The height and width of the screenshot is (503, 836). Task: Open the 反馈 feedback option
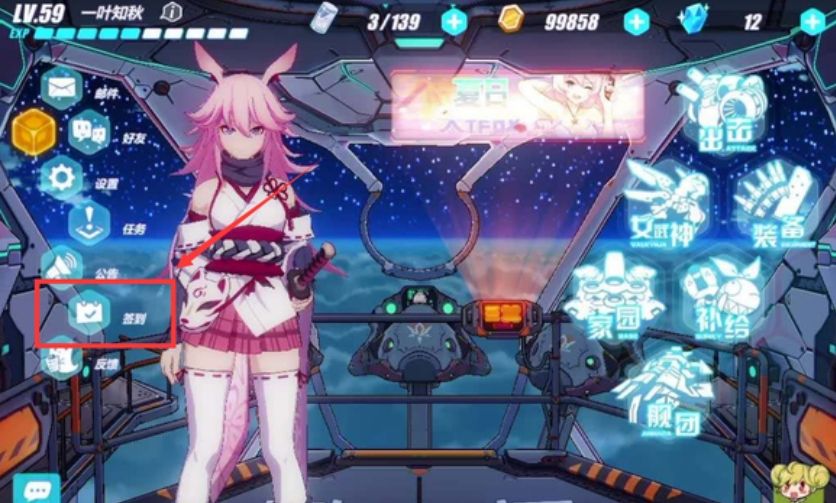click(x=64, y=358)
